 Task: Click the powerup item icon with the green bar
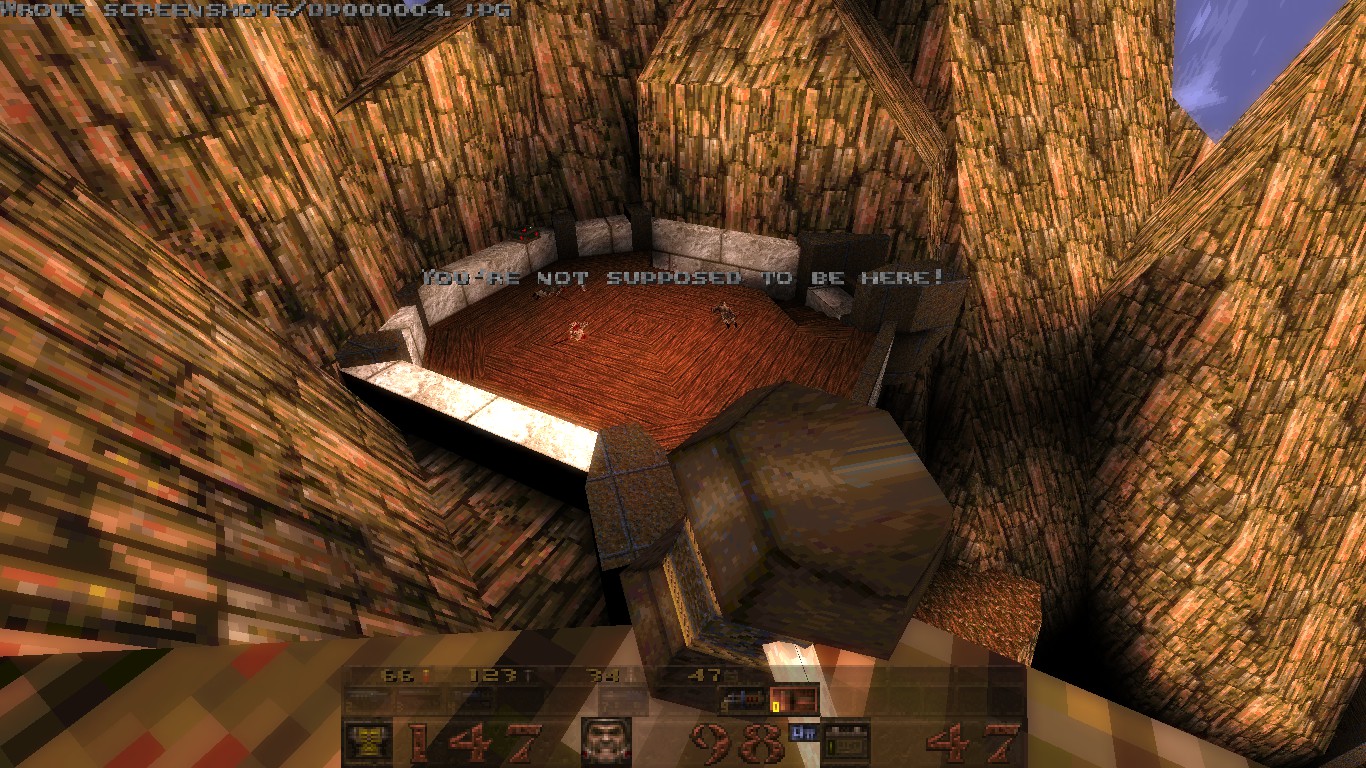(845, 740)
